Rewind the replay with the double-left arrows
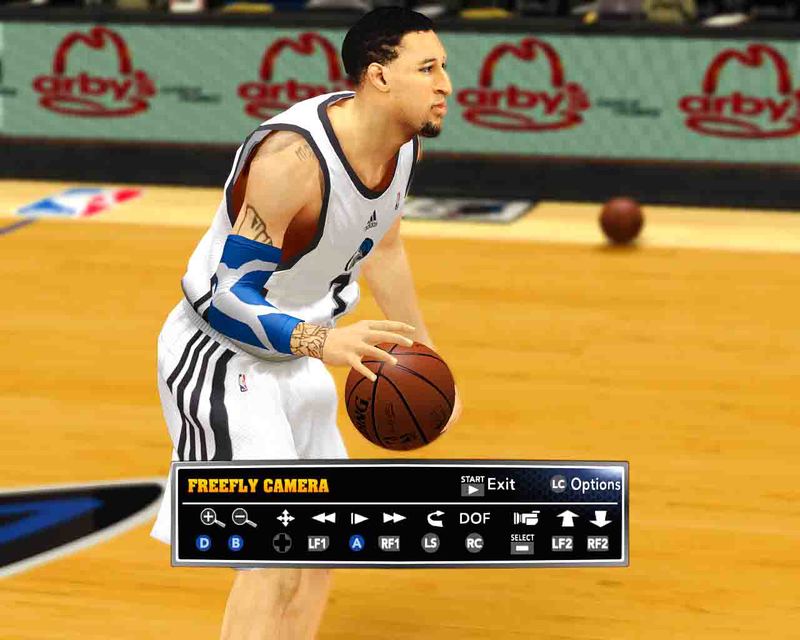800x640 pixels. click(323, 518)
